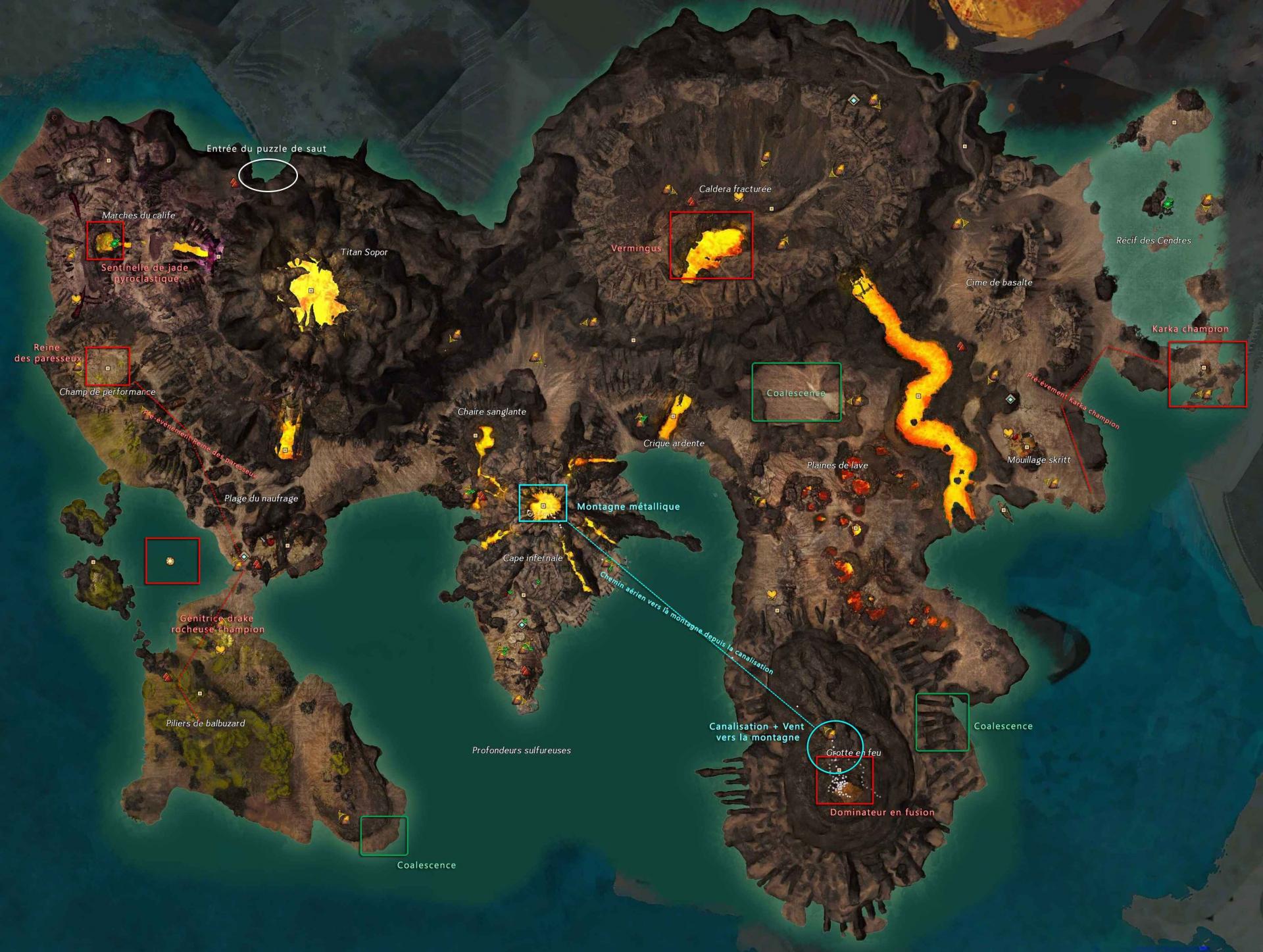This screenshot has height=952, width=1263.
Task: Select the point of interest at Chaire sanglante
Action: point(475,436)
